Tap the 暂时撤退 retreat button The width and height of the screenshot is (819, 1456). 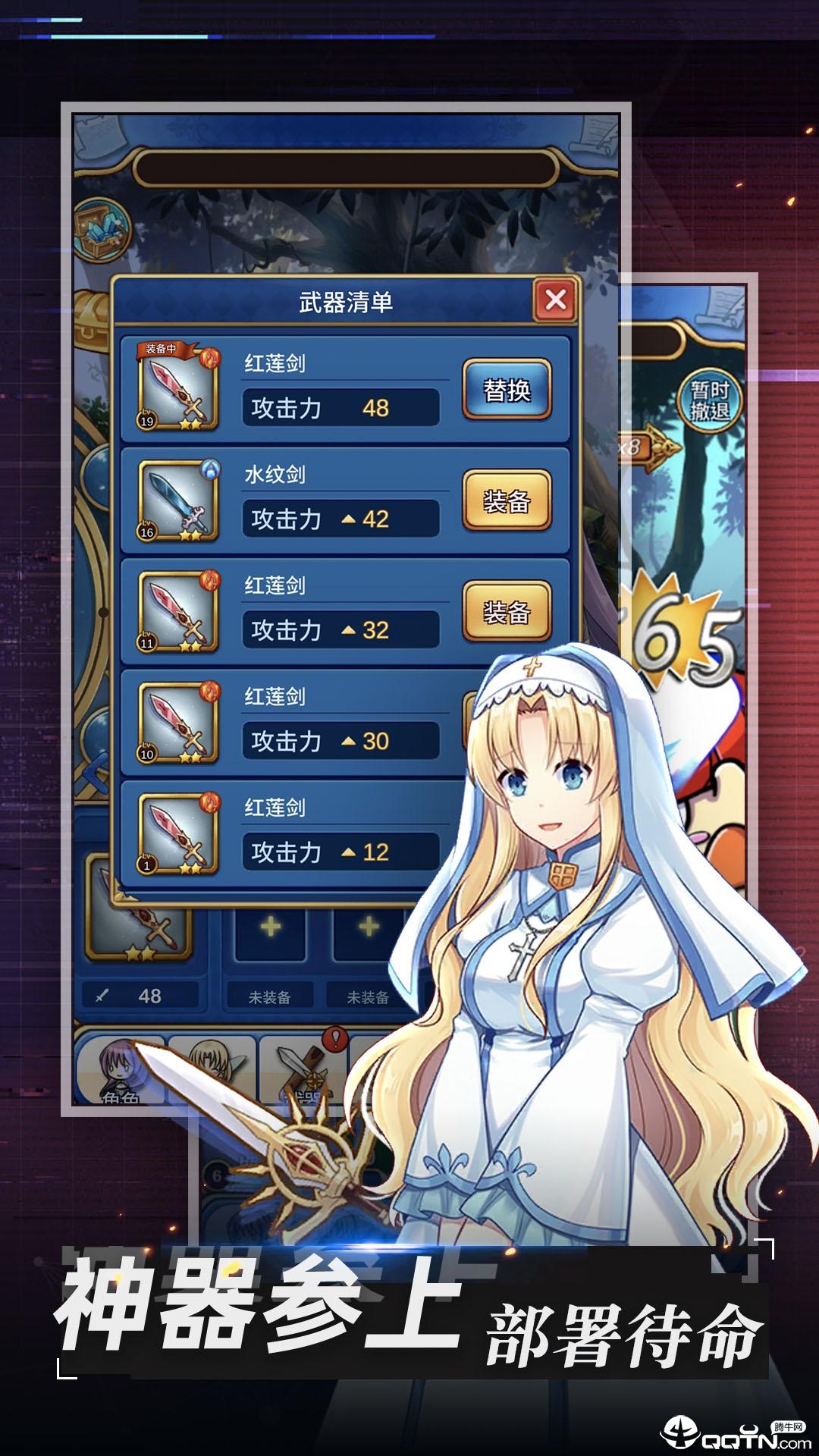709,400
